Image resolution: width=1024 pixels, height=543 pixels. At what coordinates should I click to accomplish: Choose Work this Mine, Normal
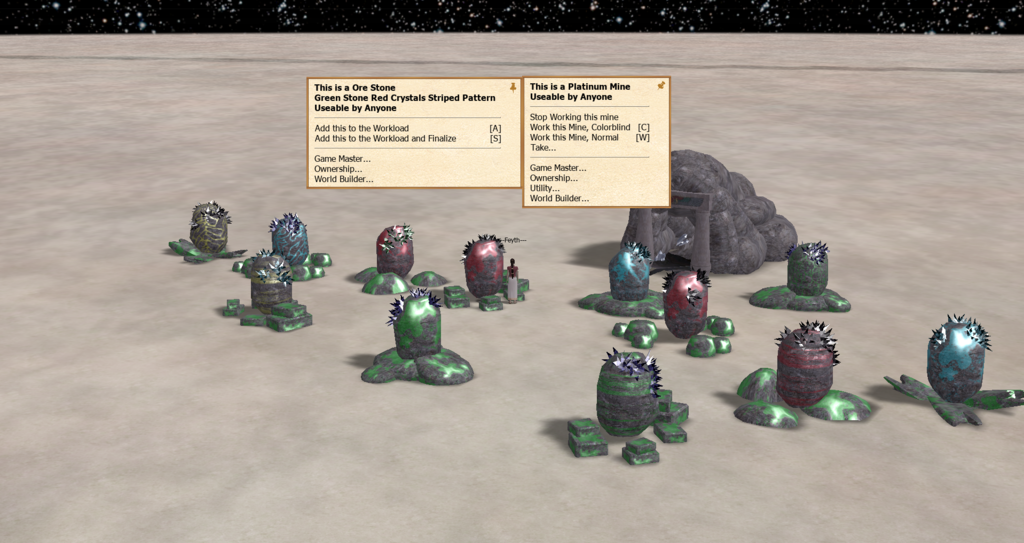click(575, 137)
